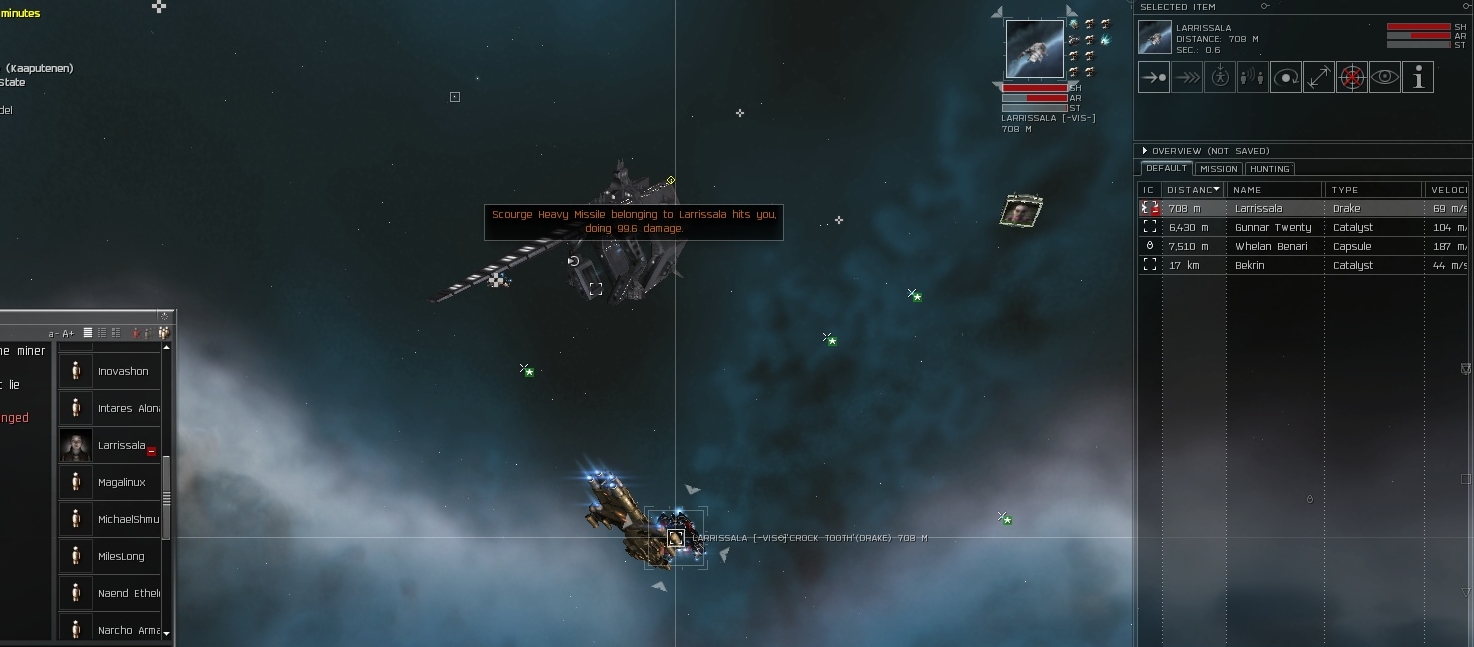Unlock target with the red crosshair button

point(1352,77)
